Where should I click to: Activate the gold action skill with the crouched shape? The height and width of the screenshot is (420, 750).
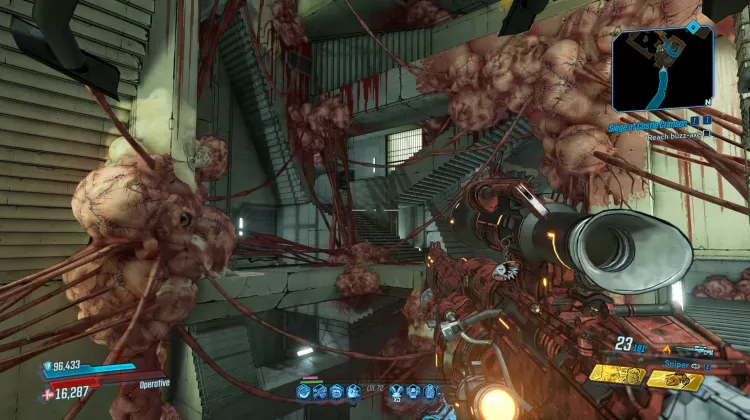coord(676,381)
